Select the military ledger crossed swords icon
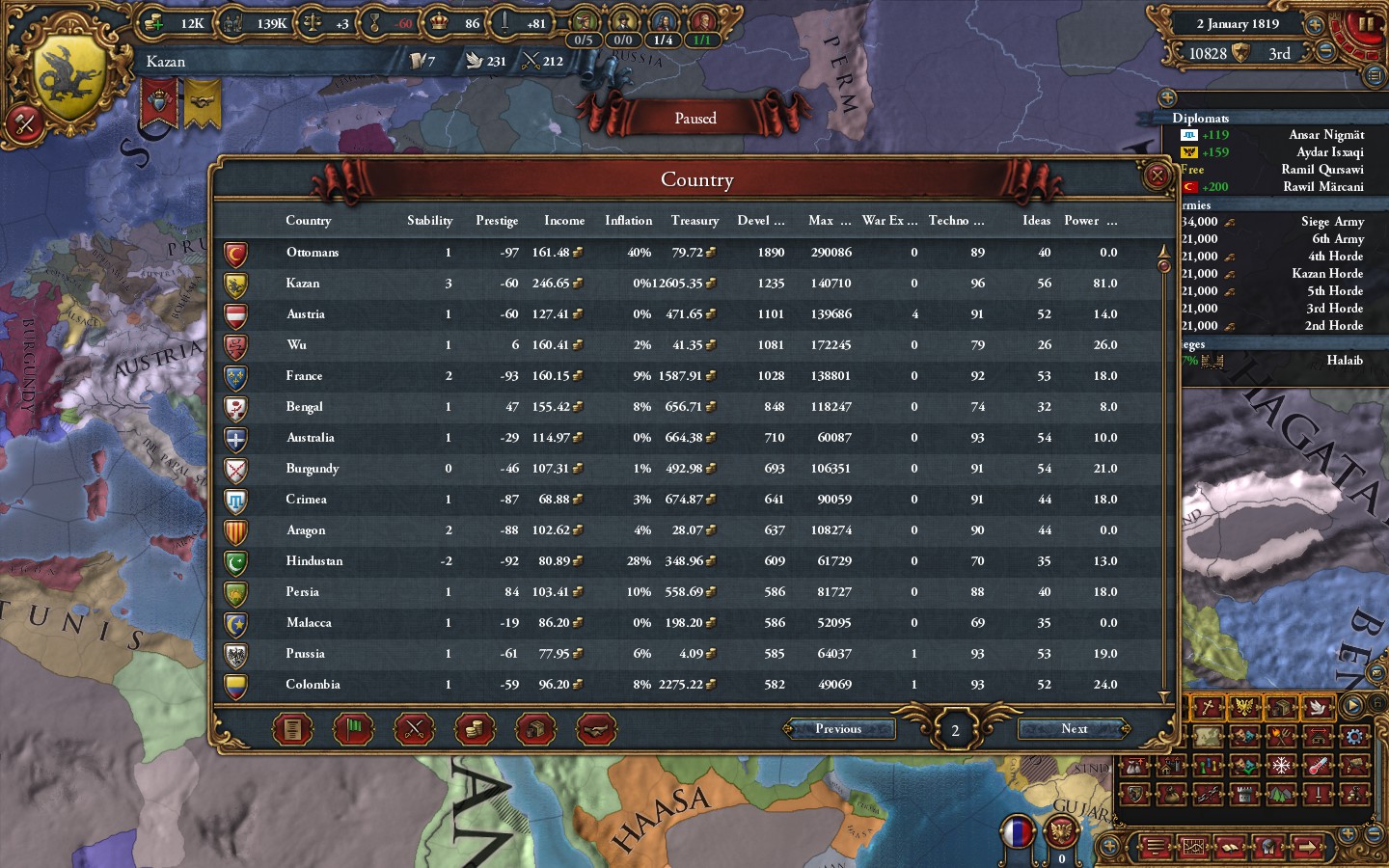Screen dimensions: 1389x868 click(x=415, y=729)
